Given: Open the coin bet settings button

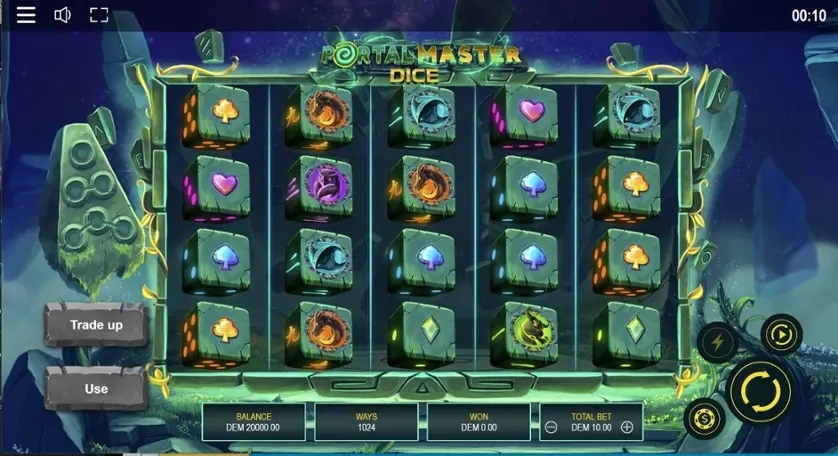Looking at the screenshot, I should [704, 417].
